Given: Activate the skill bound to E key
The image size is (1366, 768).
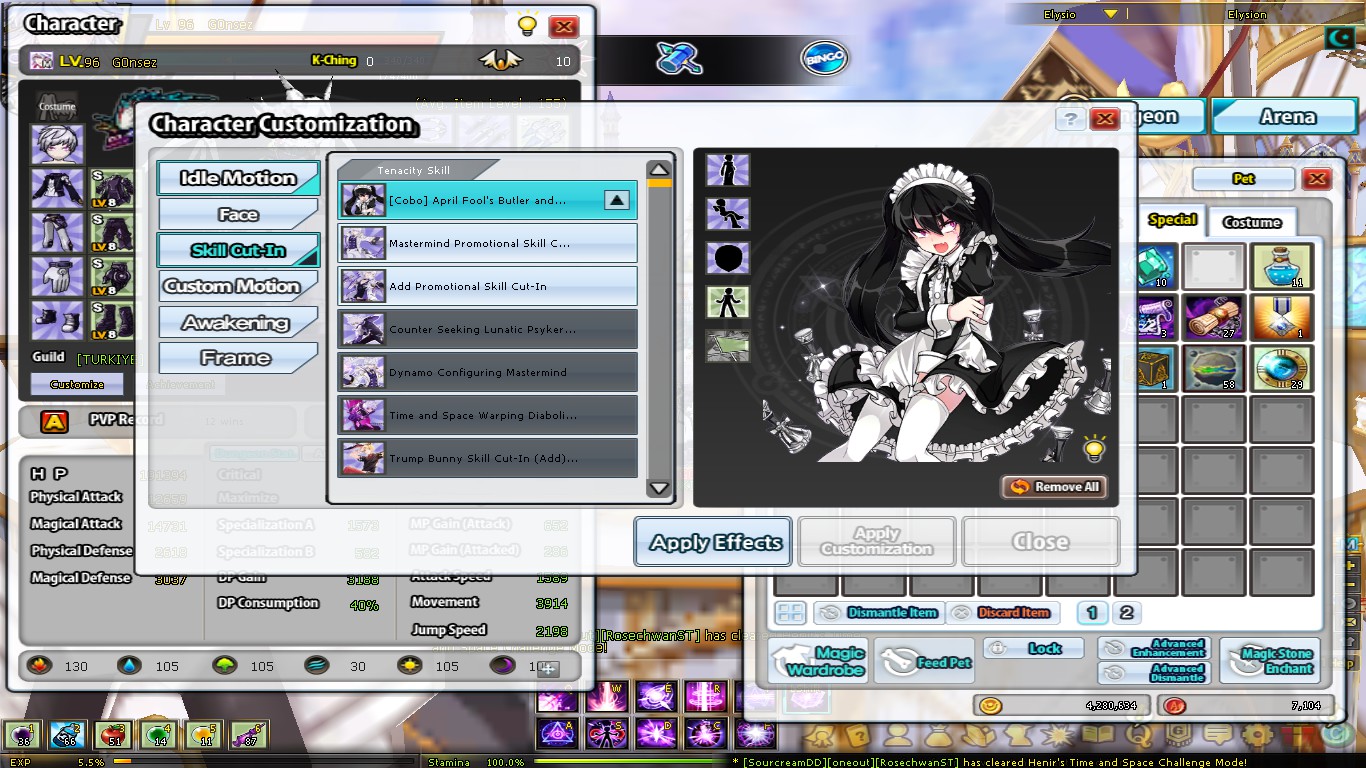Looking at the screenshot, I should pos(655,697).
